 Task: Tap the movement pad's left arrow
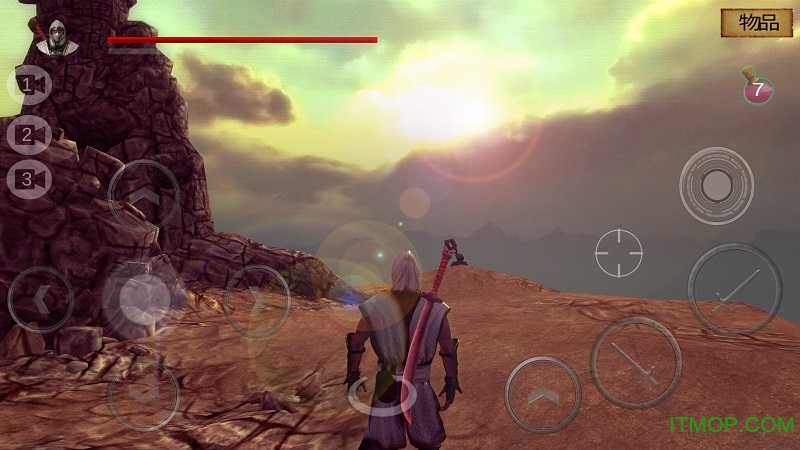coord(40,298)
